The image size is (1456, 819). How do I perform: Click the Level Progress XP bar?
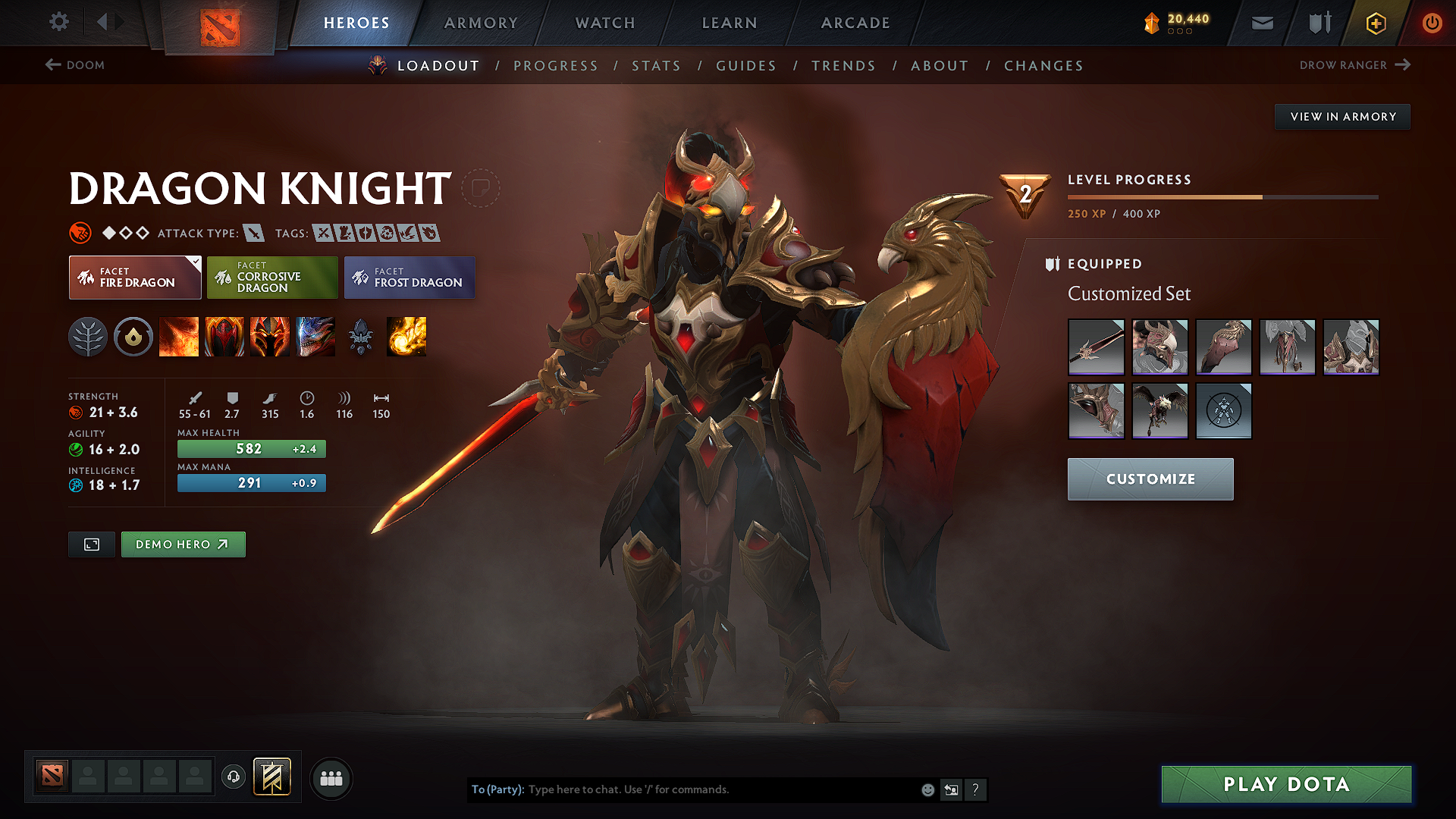(x=1222, y=196)
